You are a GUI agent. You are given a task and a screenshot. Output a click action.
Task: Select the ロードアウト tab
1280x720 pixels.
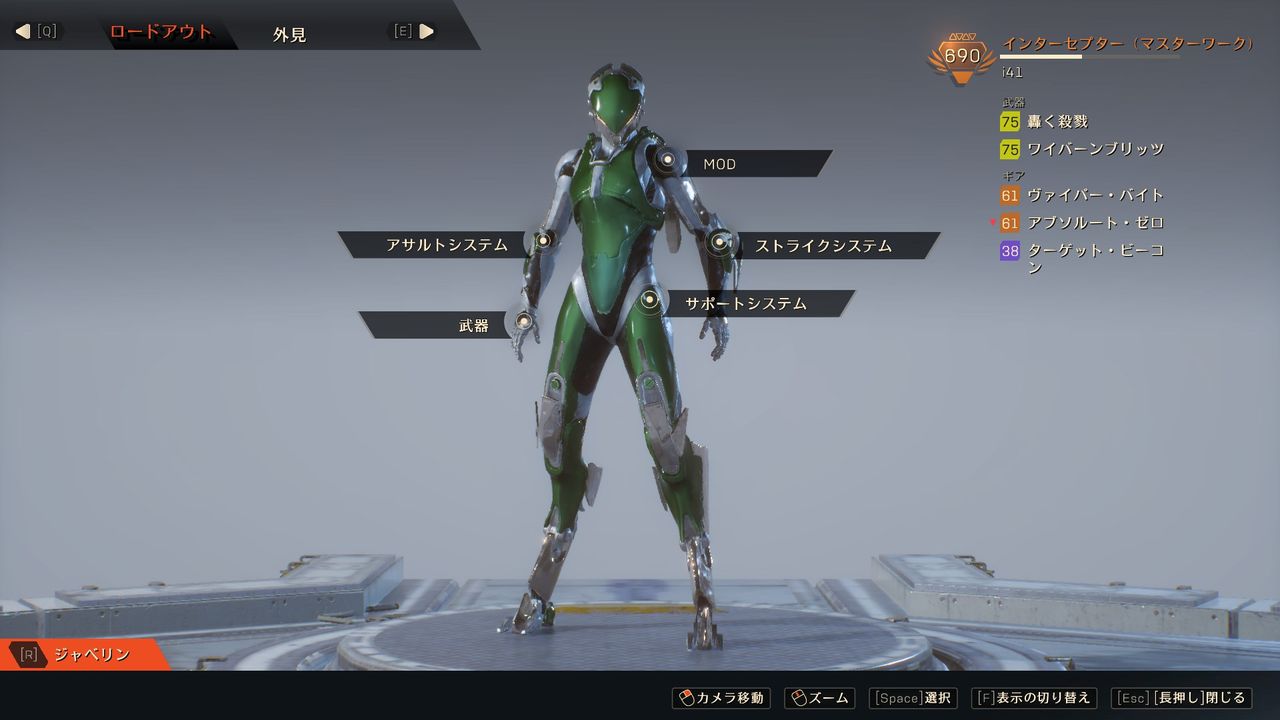[x=160, y=31]
